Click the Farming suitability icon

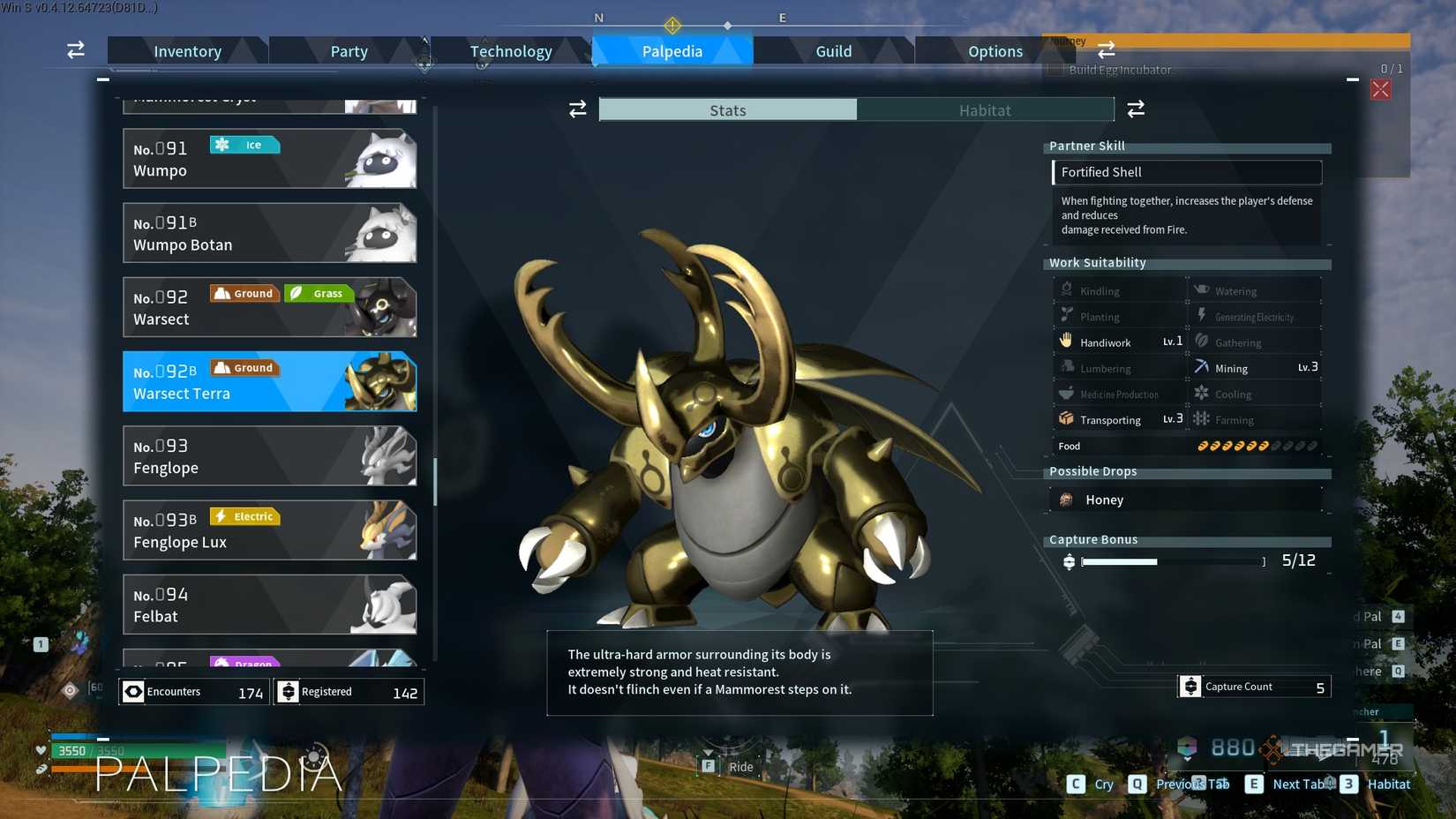click(1201, 419)
